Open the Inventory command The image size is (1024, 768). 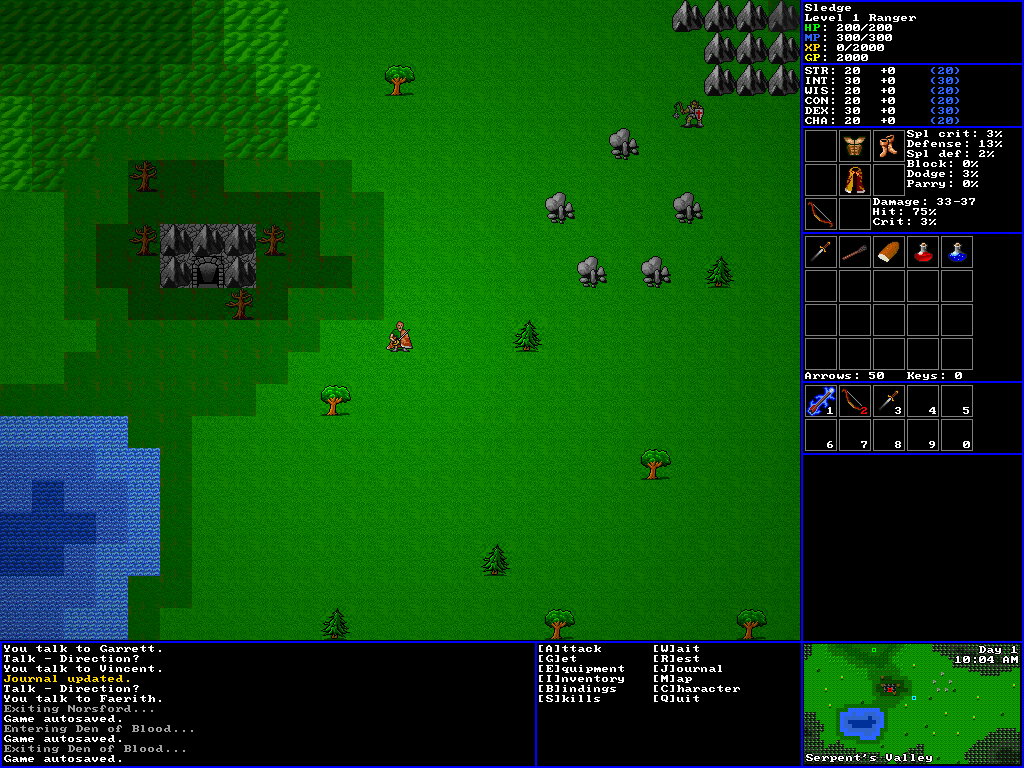pos(581,679)
